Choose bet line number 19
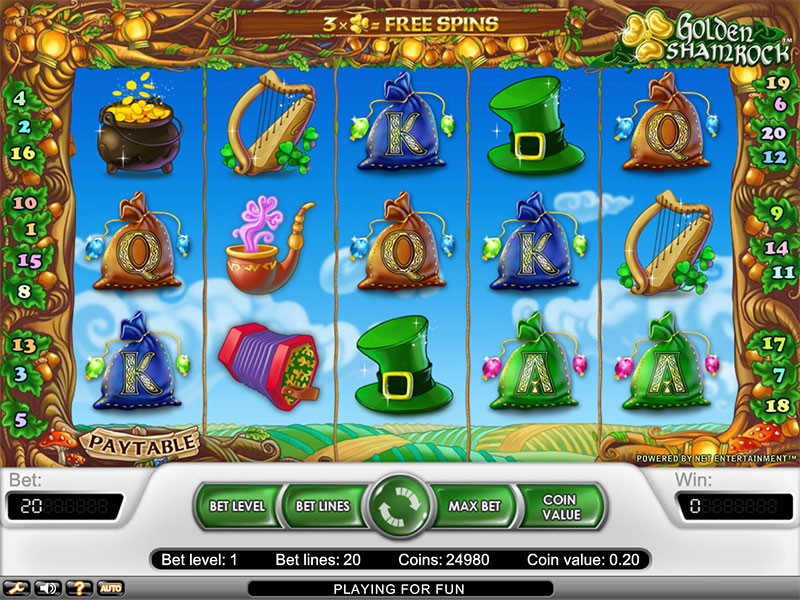Image resolution: width=800 pixels, height=600 pixels. pyautogui.click(x=775, y=84)
